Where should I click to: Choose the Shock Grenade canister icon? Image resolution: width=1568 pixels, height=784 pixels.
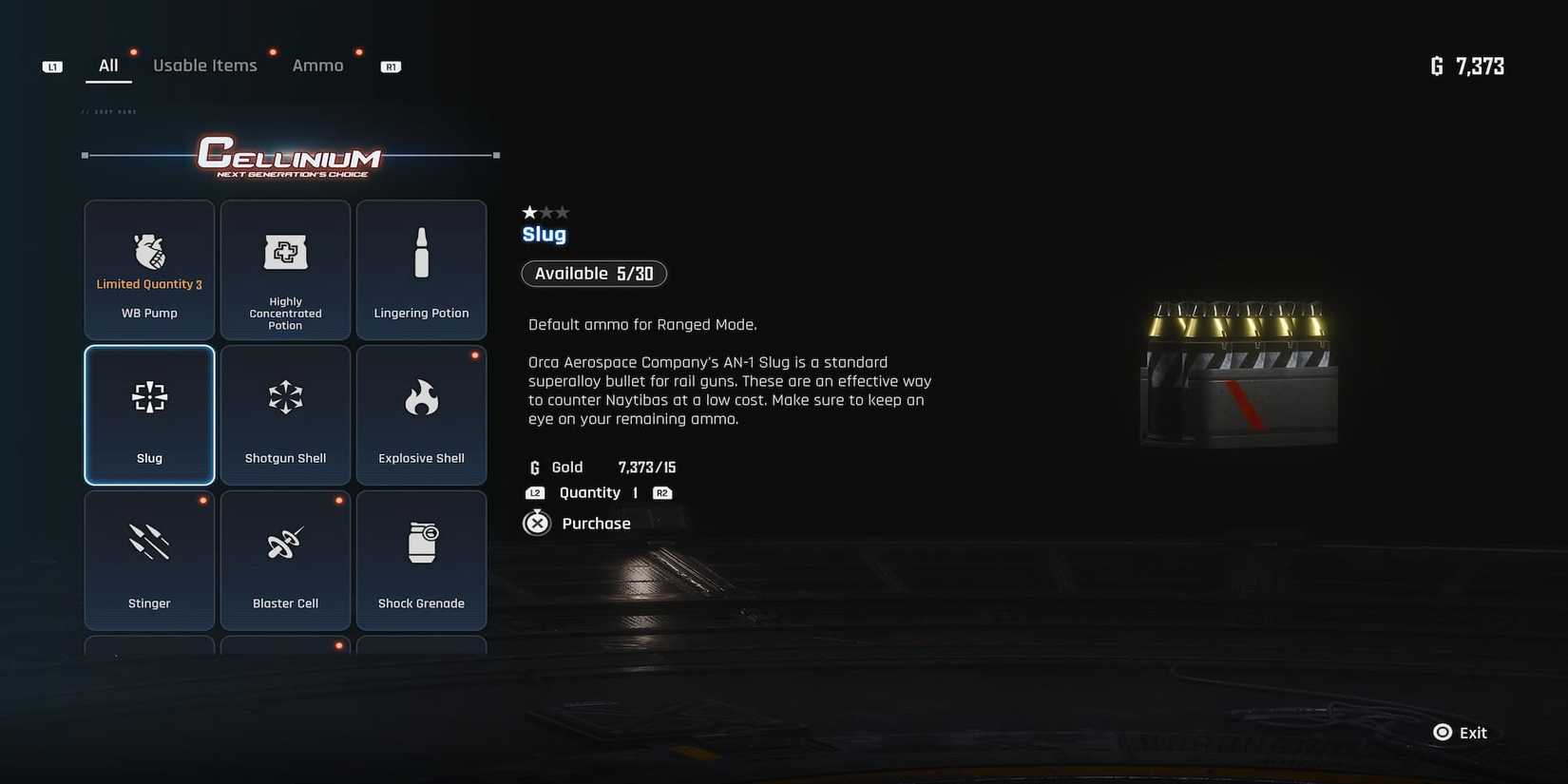pos(421,543)
